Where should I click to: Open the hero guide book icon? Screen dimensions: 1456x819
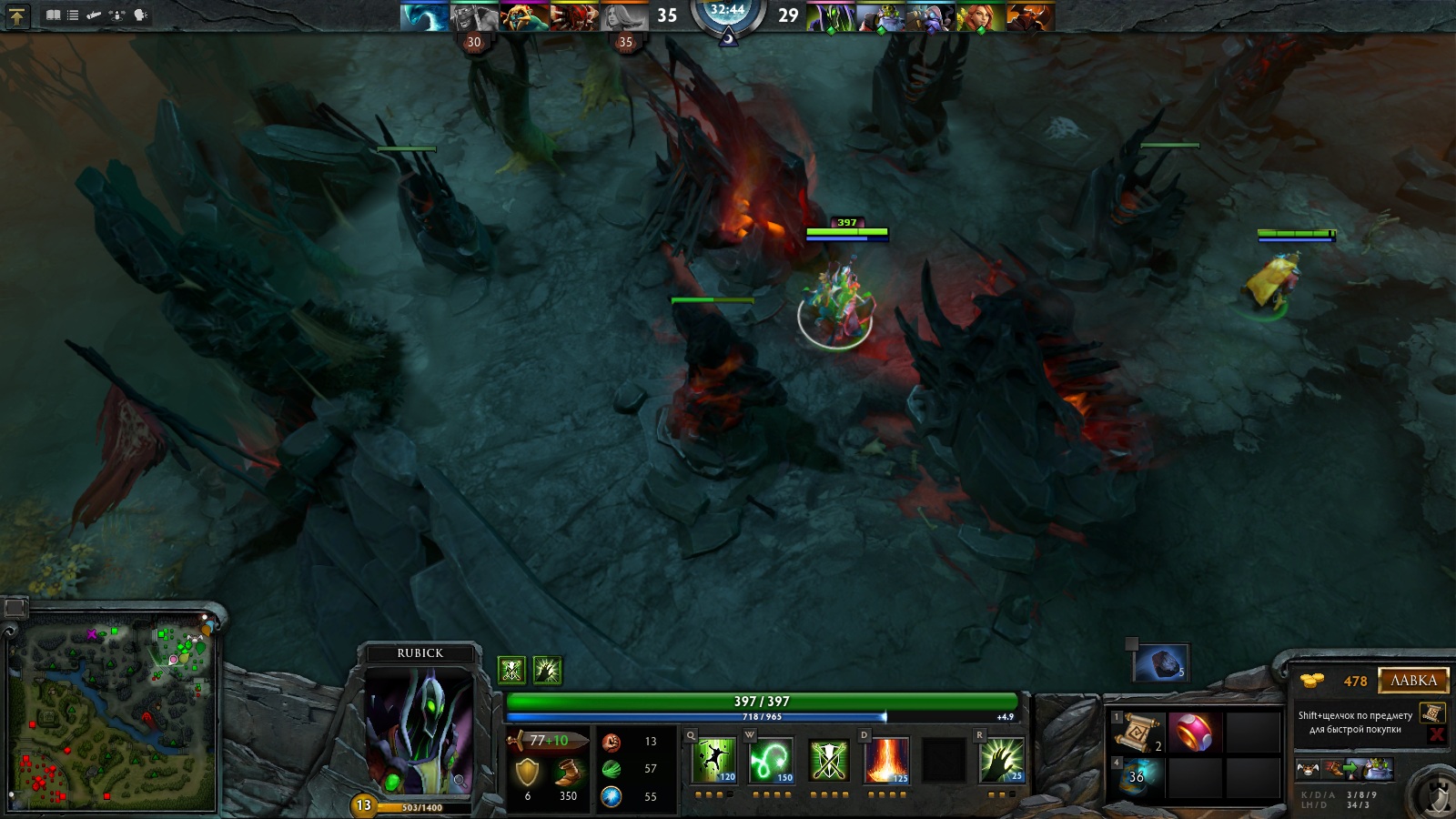[x=53, y=15]
